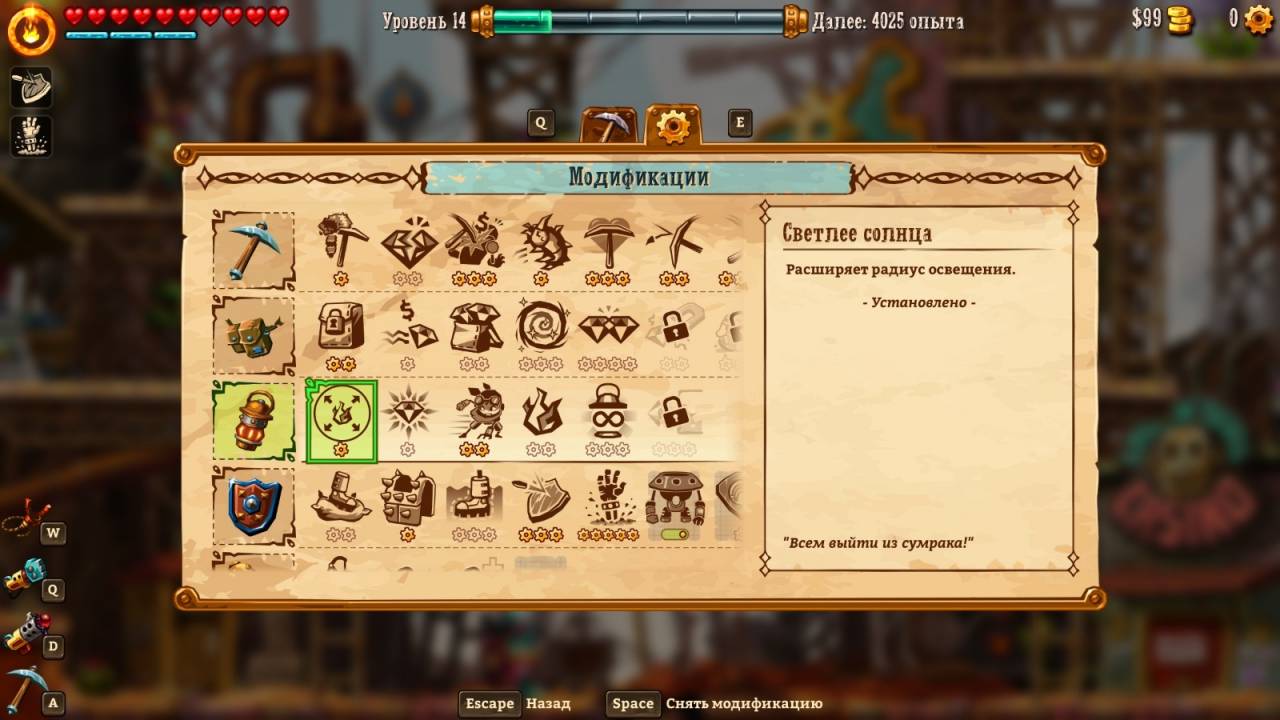Image resolution: width=1280 pixels, height=720 pixels.
Task: Choose the skeleton hand armor mod
Action: (x=607, y=497)
